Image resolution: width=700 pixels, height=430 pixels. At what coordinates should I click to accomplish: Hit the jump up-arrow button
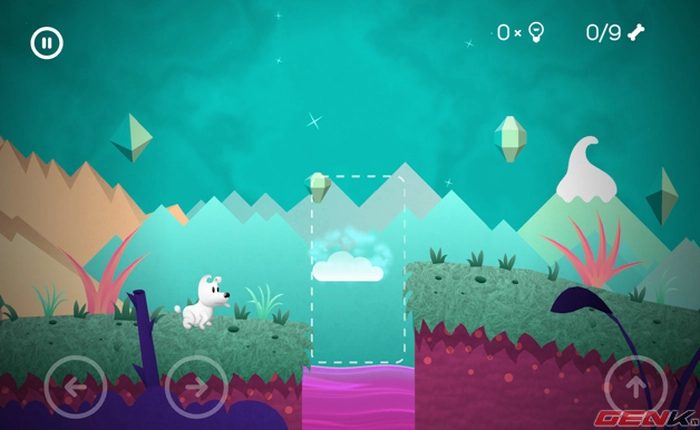635,386
